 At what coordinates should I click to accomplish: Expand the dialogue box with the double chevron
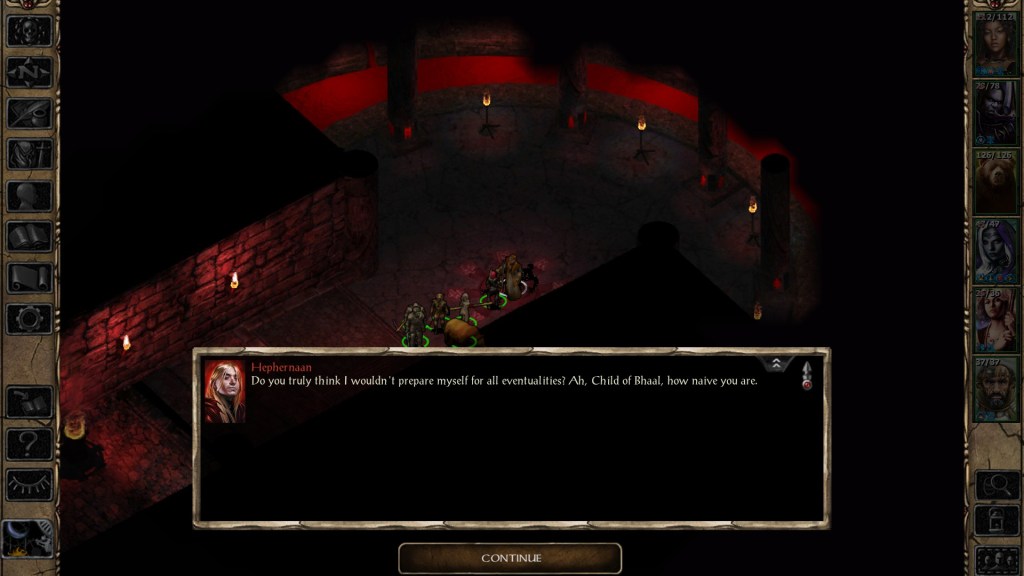point(778,365)
